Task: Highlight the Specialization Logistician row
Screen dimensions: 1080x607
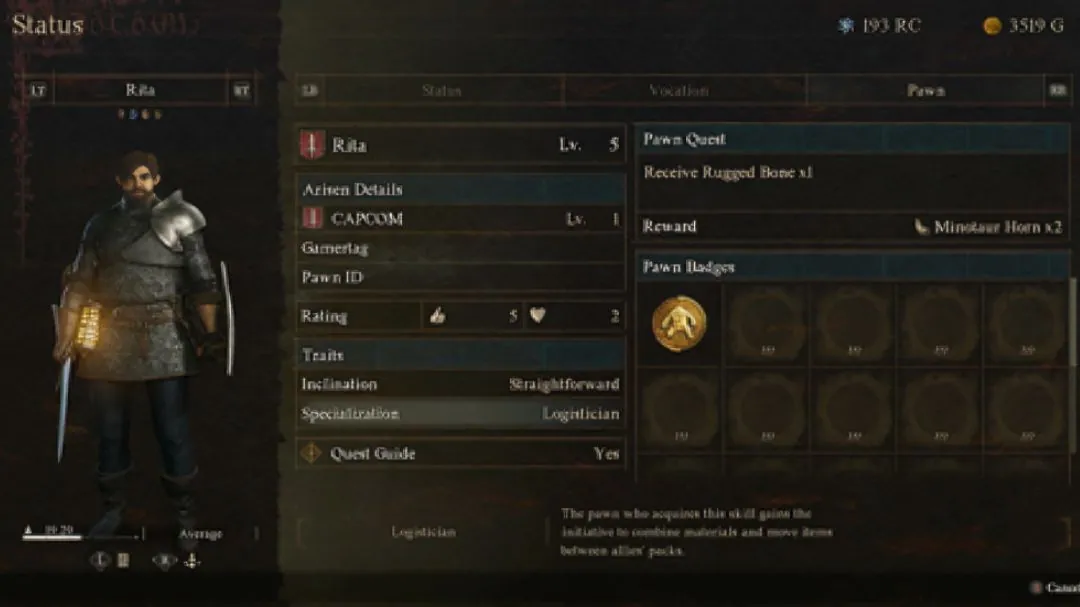Action: point(461,414)
